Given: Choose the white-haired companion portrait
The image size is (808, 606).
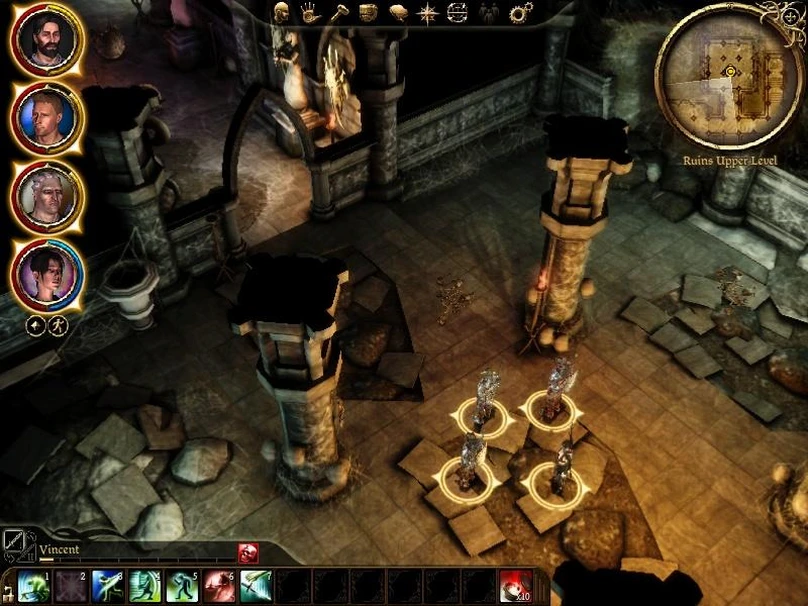Looking at the screenshot, I should click(x=45, y=194).
